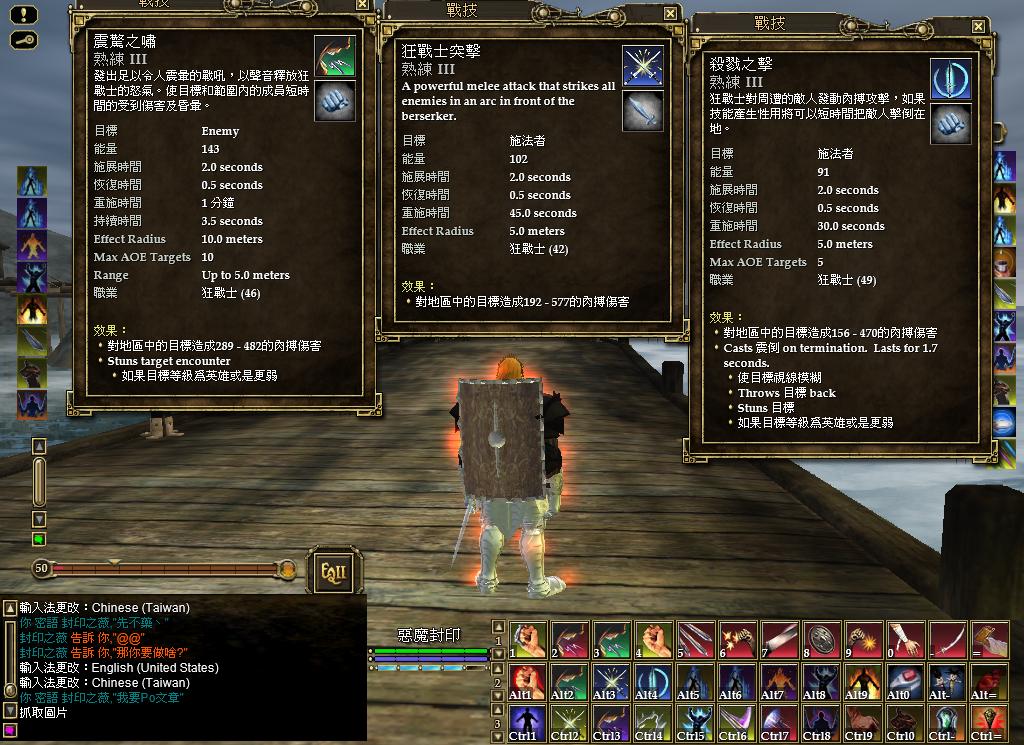Open the EQII main menu button
Screen dimensions: 1024x745
click(332, 571)
